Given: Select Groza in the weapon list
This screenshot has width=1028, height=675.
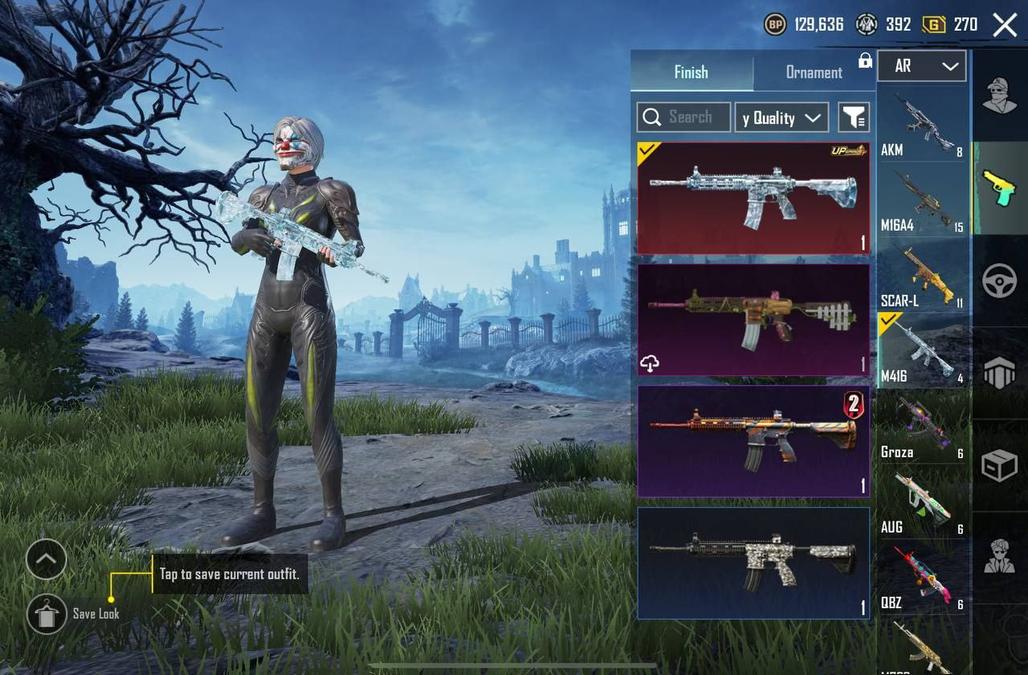Looking at the screenshot, I should pyautogui.click(x=921, y=427).
